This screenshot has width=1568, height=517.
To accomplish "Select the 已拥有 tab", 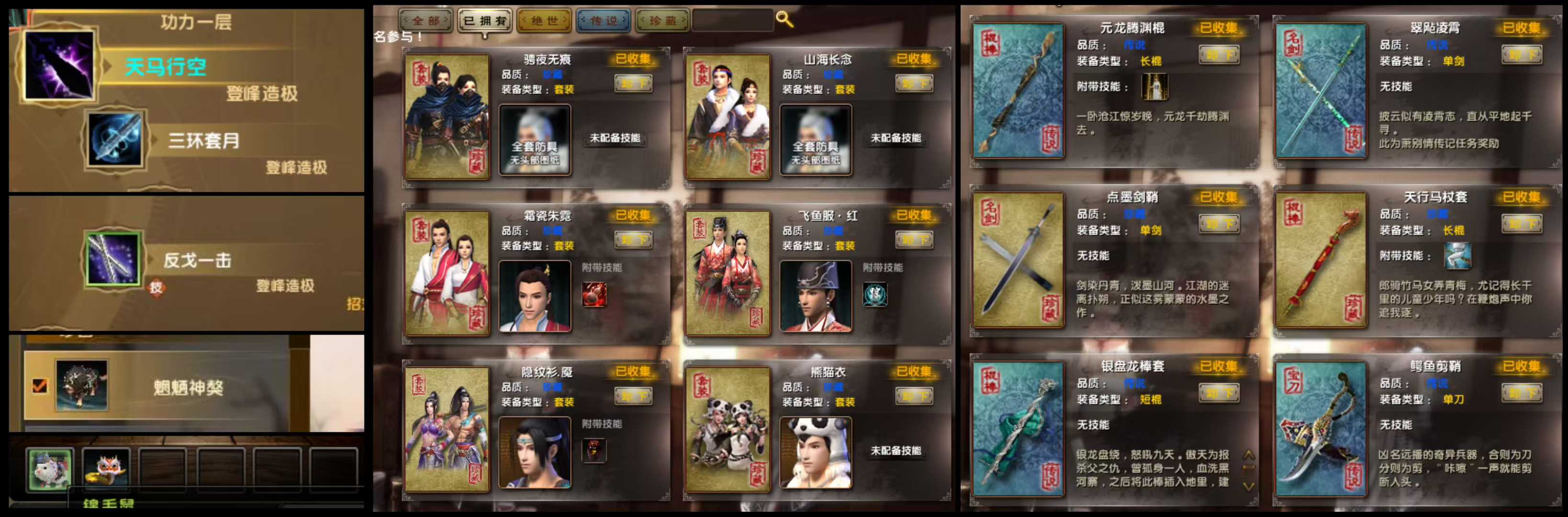I will 484,21.
